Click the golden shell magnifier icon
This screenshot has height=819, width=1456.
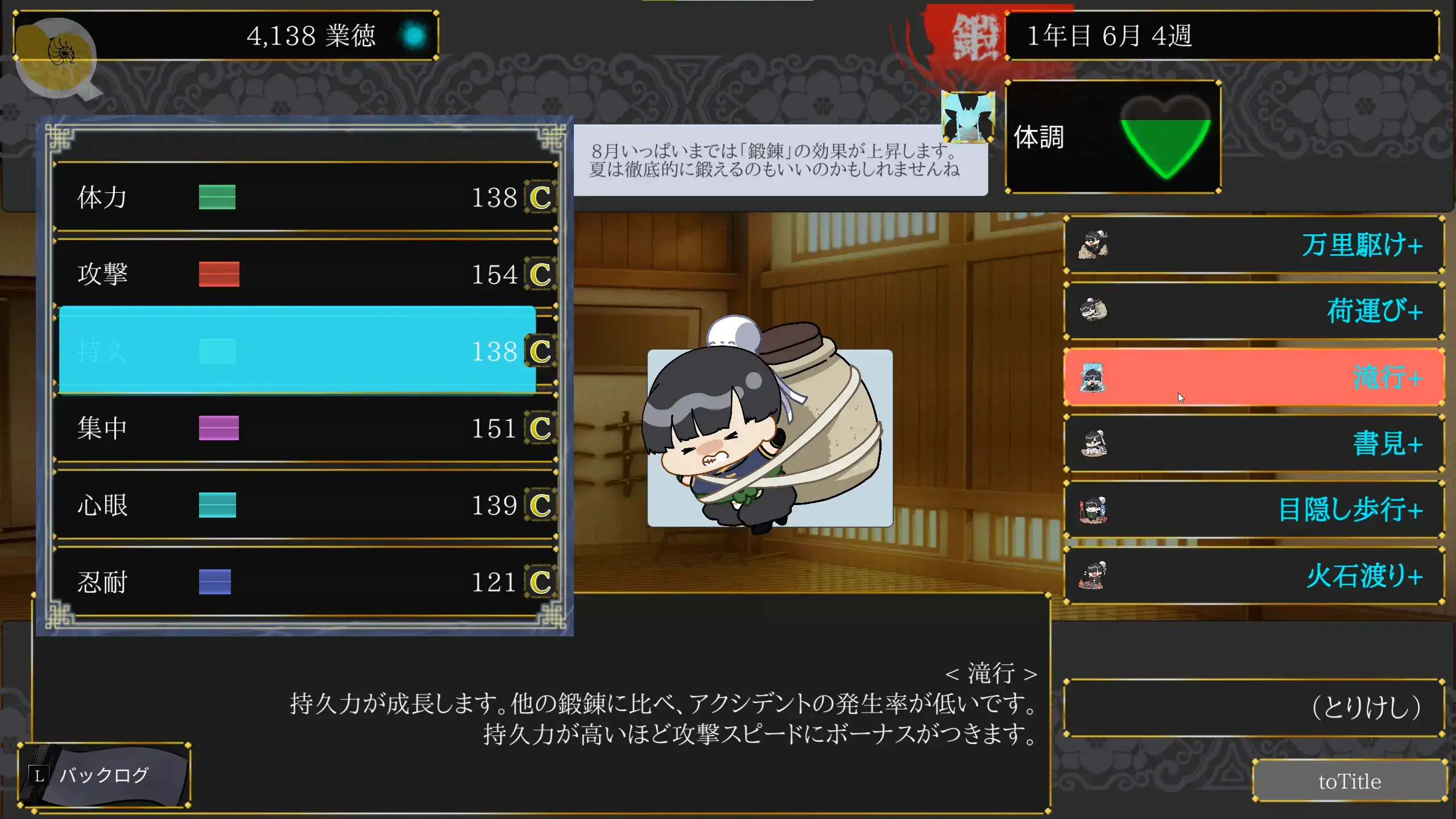(56, 56)
